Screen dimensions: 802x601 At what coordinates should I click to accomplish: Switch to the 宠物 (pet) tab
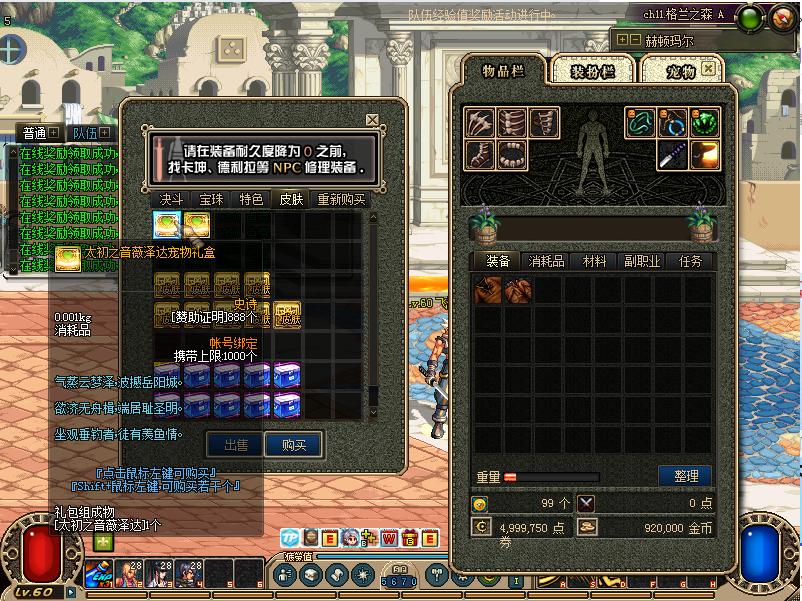click(680, 71)
